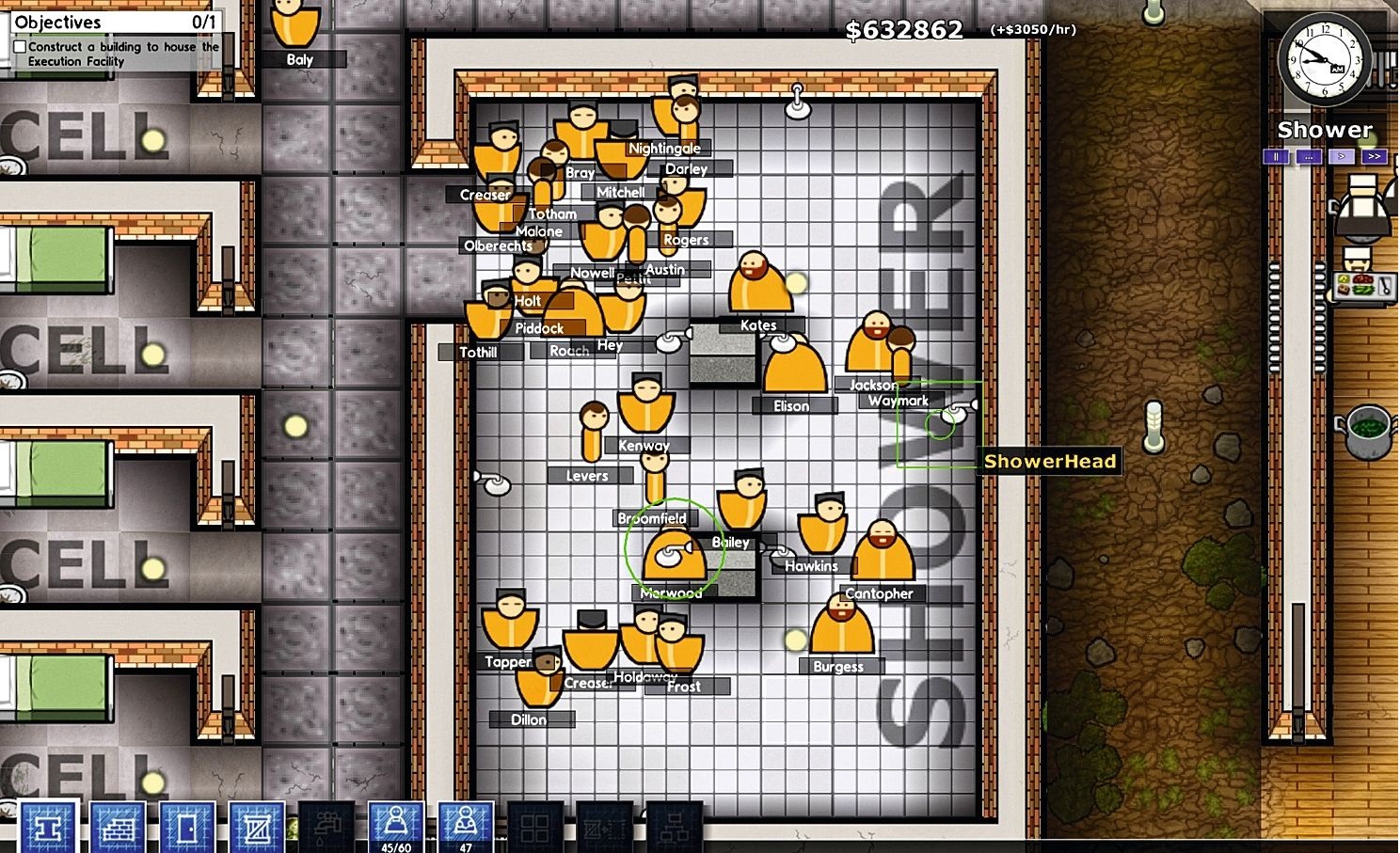Viewport: 1400px width, 853px height.
Task: Select the brick wall materials tool
Action: 118,827
